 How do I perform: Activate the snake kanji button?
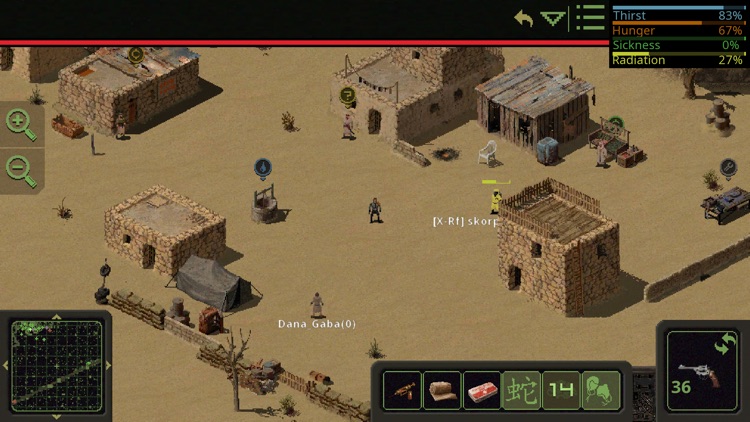click(521, 389)
